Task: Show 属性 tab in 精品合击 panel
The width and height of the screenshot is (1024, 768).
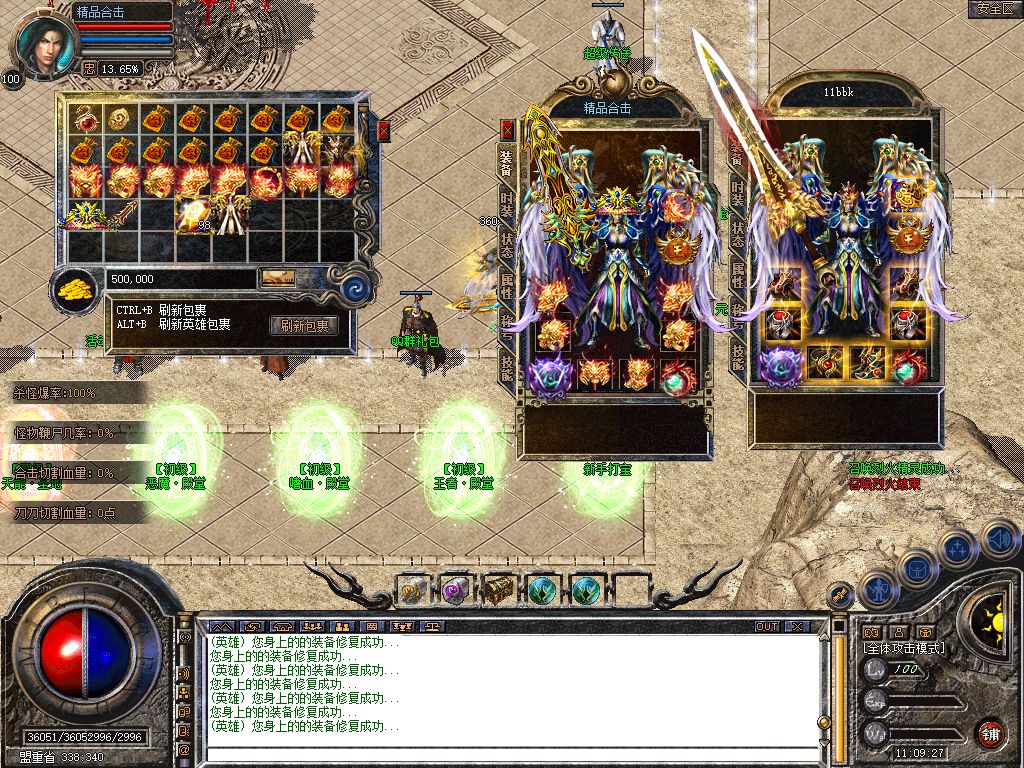Action: pyautogui.click(x=507, y=285)
